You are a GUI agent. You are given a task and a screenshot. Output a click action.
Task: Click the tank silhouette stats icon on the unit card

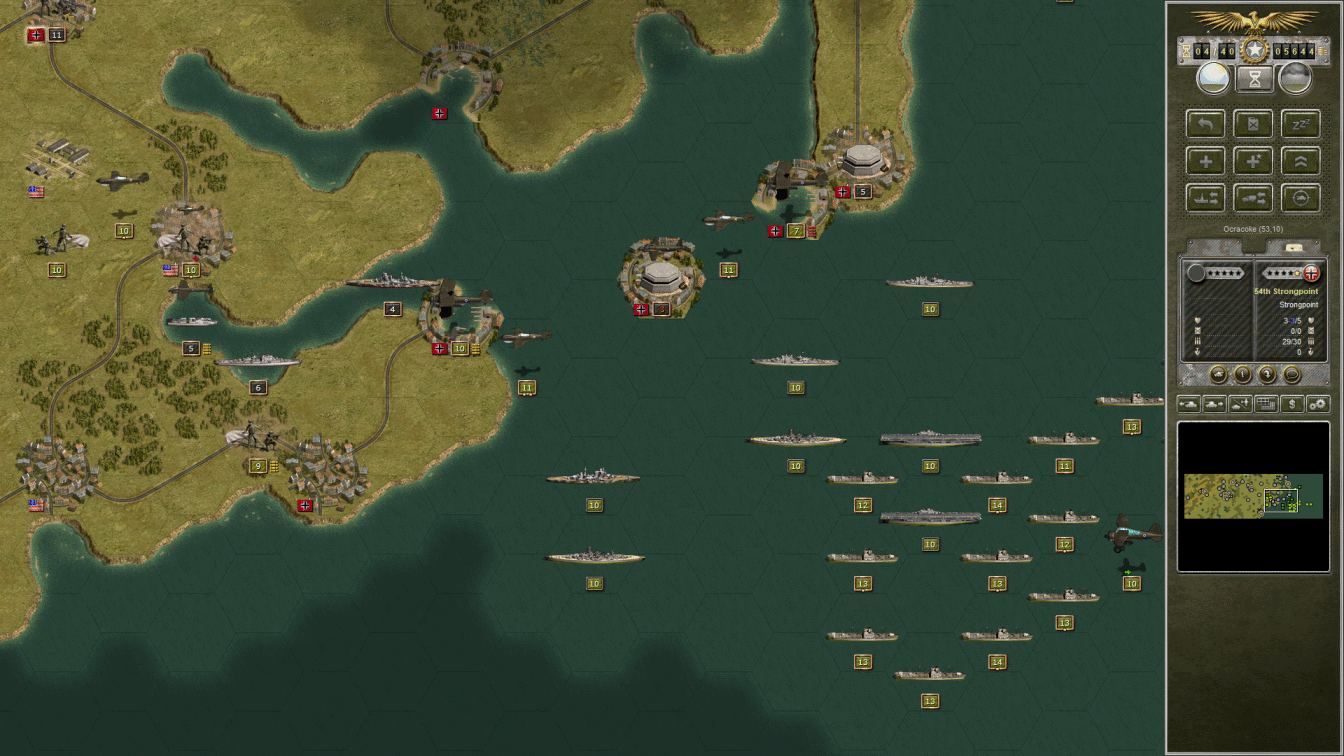(x=1220, y=373)
